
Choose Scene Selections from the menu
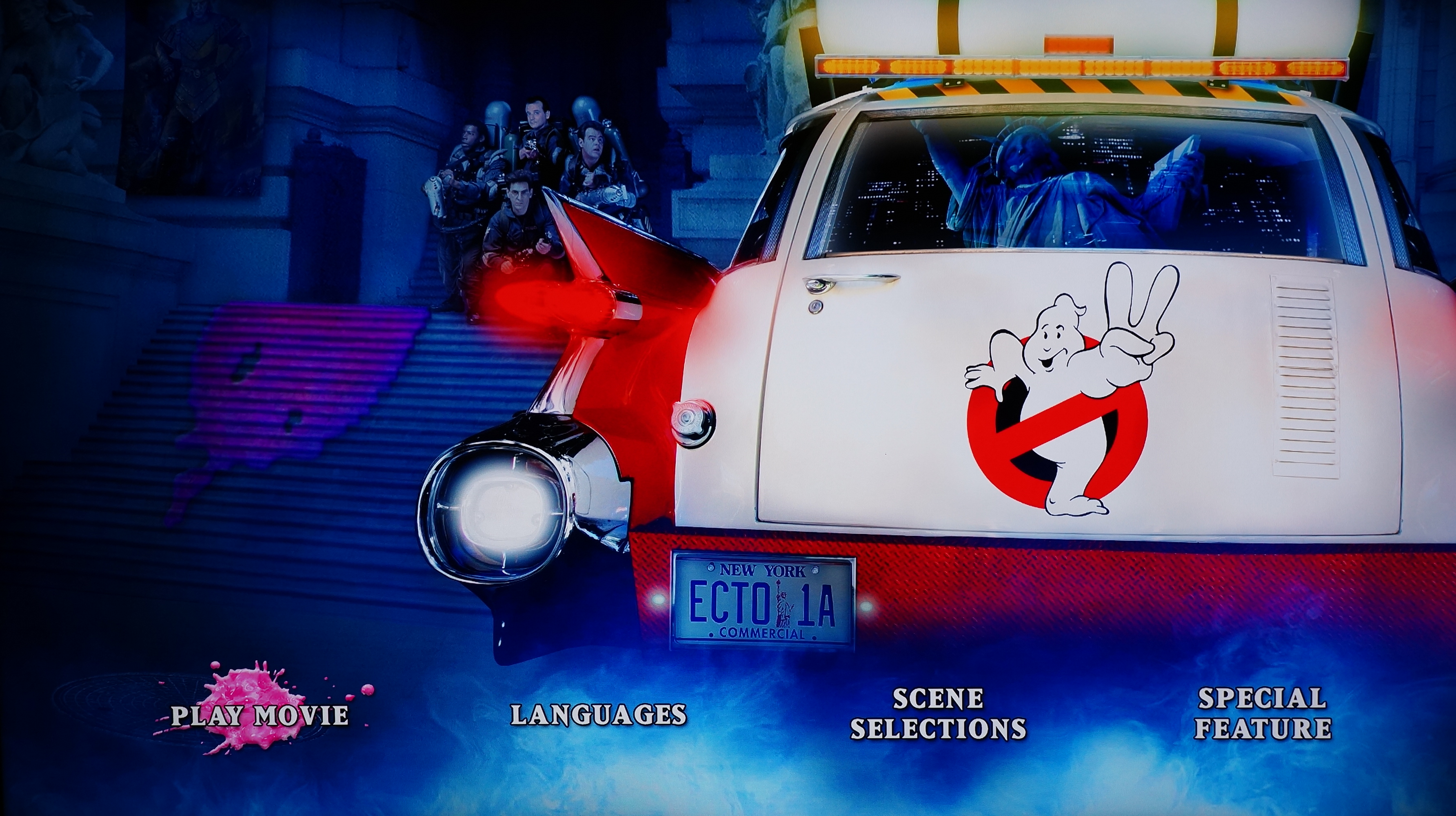click(x=938, y=714)
